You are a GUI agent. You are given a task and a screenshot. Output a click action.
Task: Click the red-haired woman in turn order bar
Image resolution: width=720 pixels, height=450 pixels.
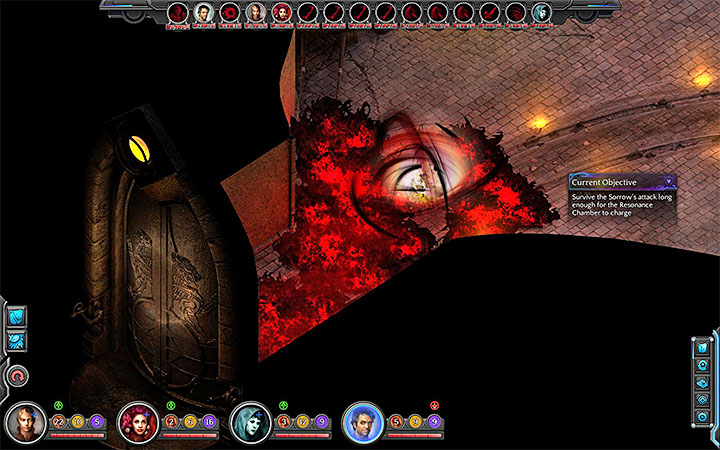(x=282, y=13)
